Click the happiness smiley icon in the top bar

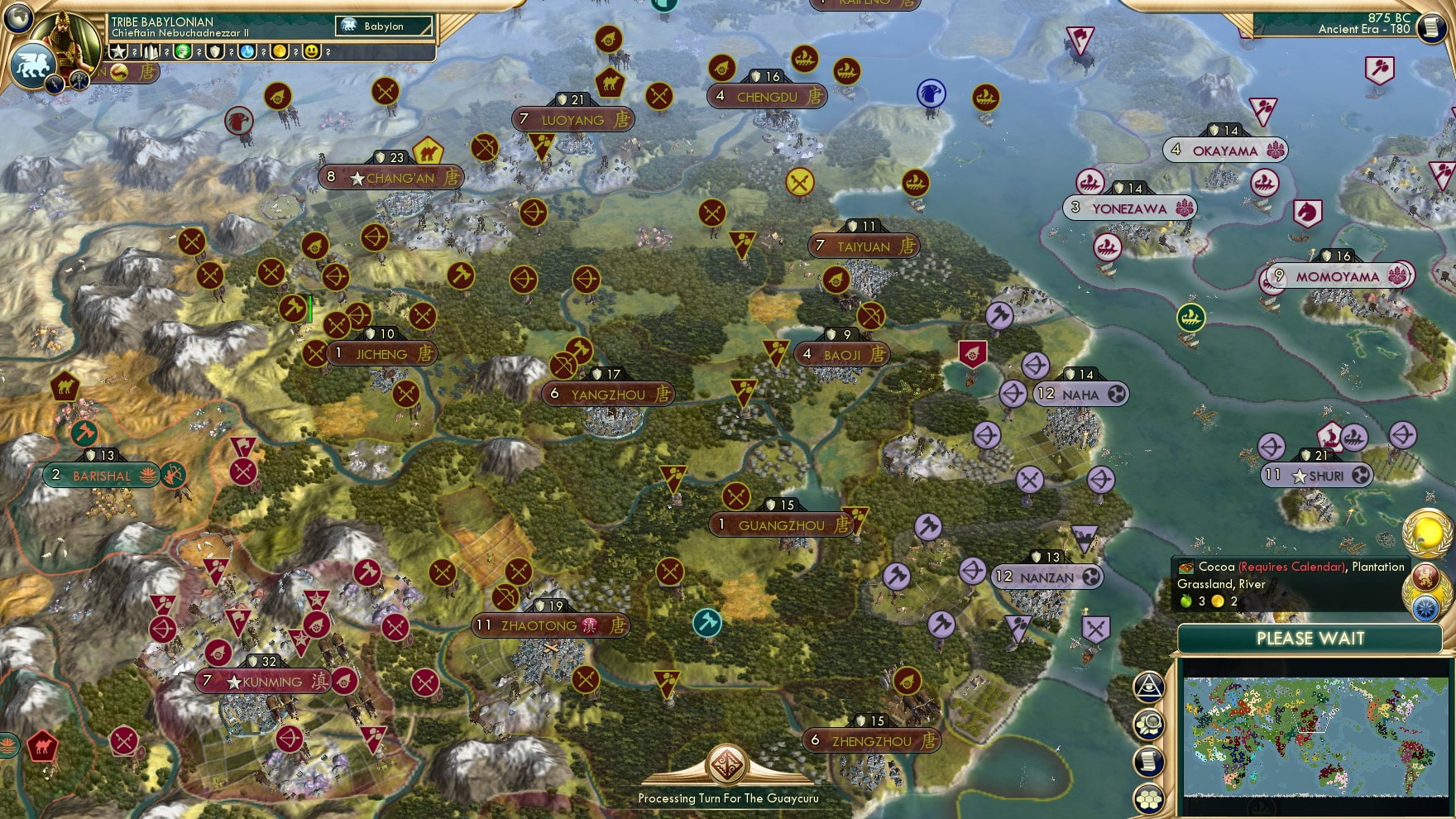click(312, 52)
